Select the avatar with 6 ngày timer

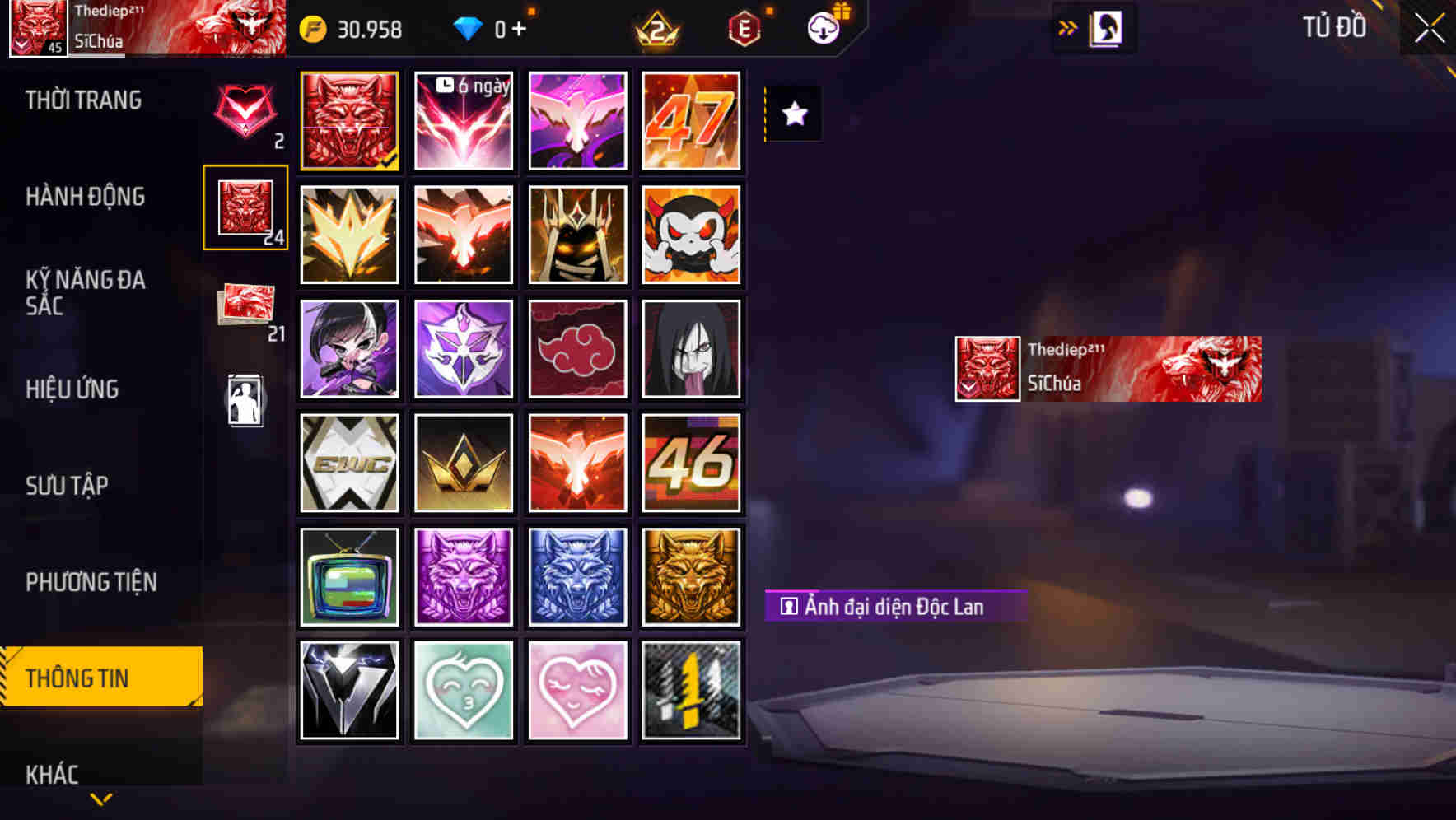(x=463, y=119)
